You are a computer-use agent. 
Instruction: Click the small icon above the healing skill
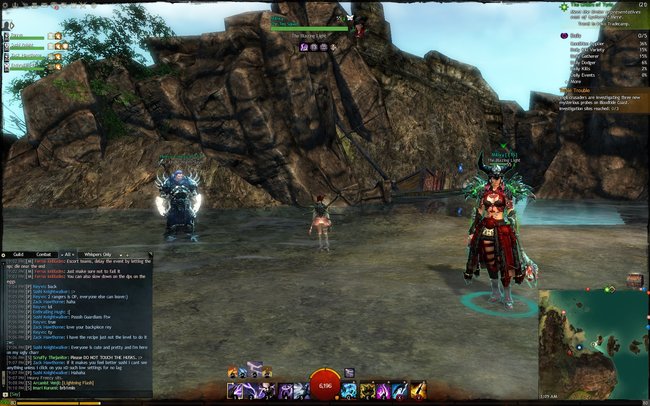pos(349,373)
